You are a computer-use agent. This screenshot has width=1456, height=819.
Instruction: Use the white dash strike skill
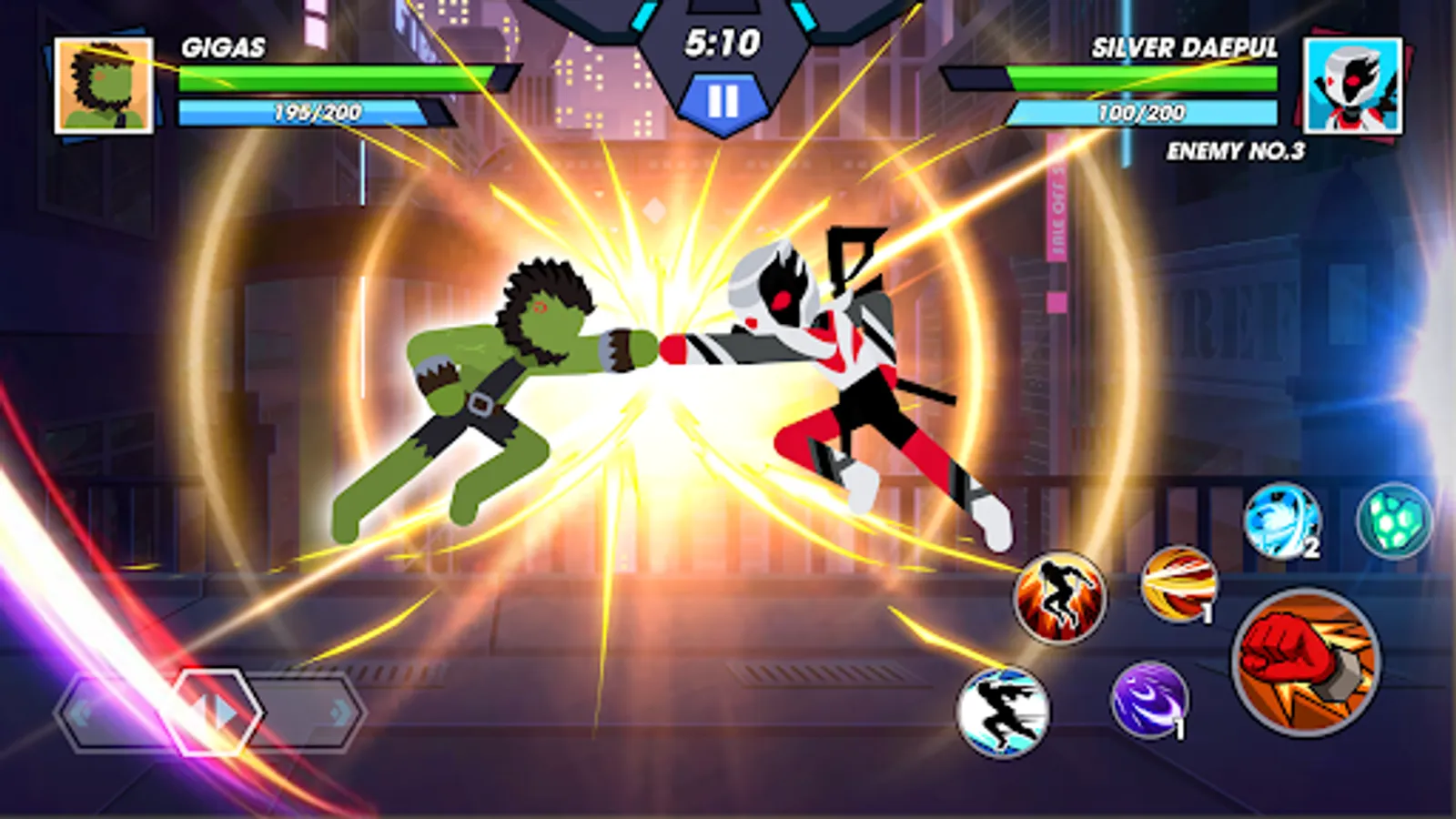coord(1006,714)
